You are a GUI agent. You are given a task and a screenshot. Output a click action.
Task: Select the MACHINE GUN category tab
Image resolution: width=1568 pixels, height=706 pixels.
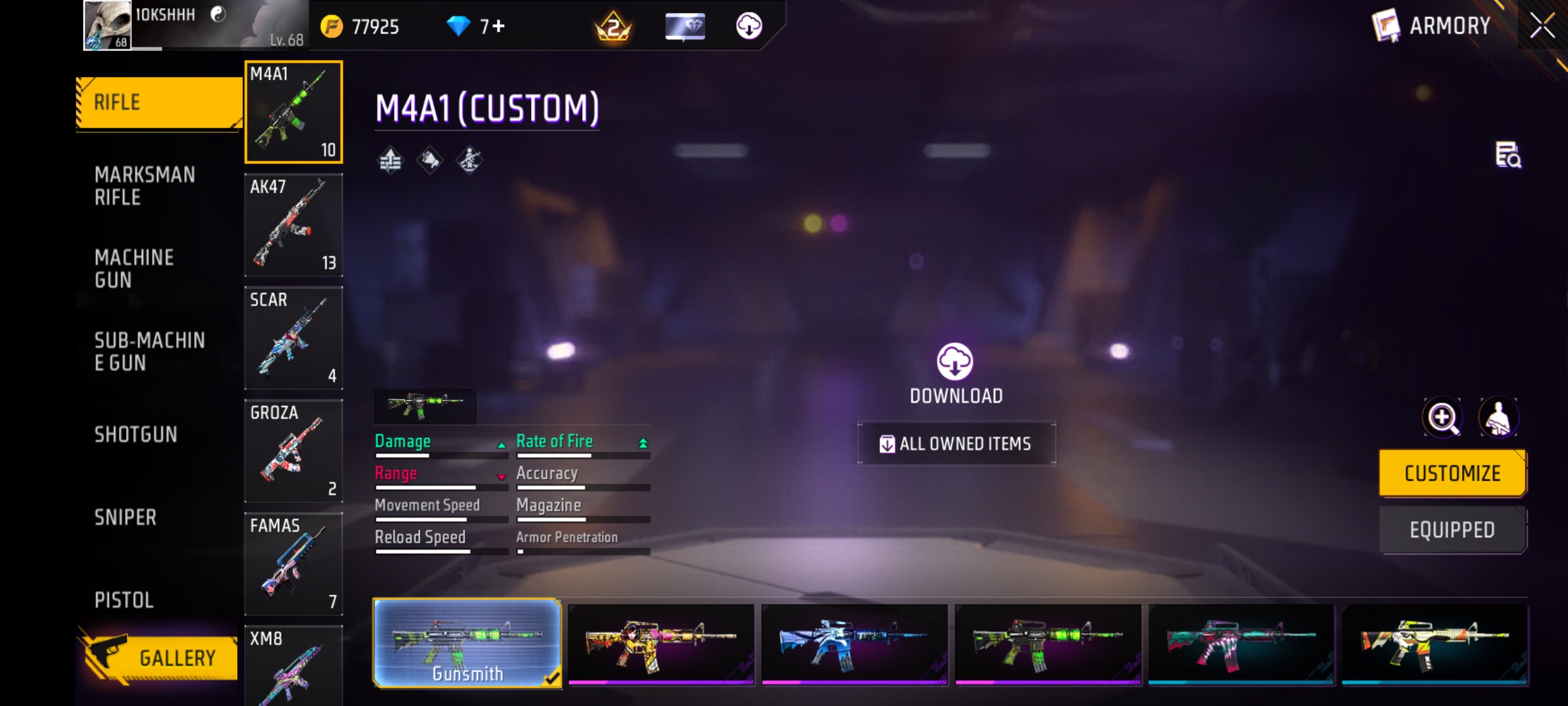point(134,268)
